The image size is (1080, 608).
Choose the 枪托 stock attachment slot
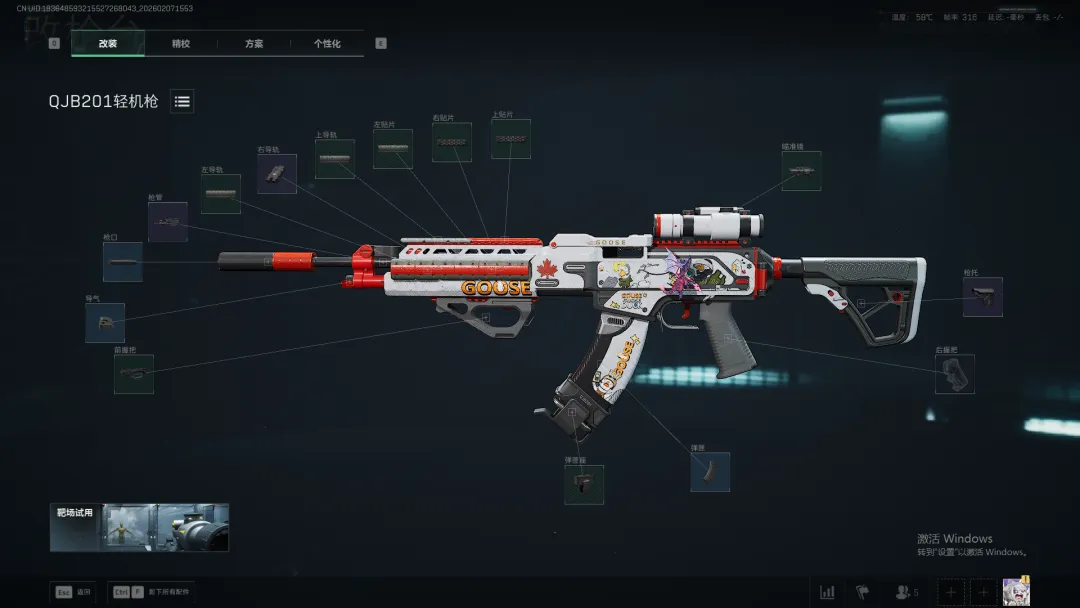pos(982,297)
